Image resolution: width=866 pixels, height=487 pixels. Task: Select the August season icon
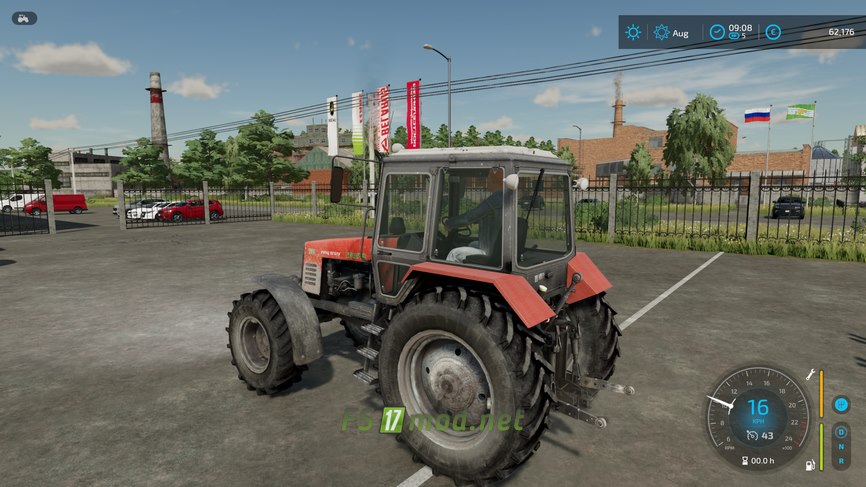click(662, 32)
